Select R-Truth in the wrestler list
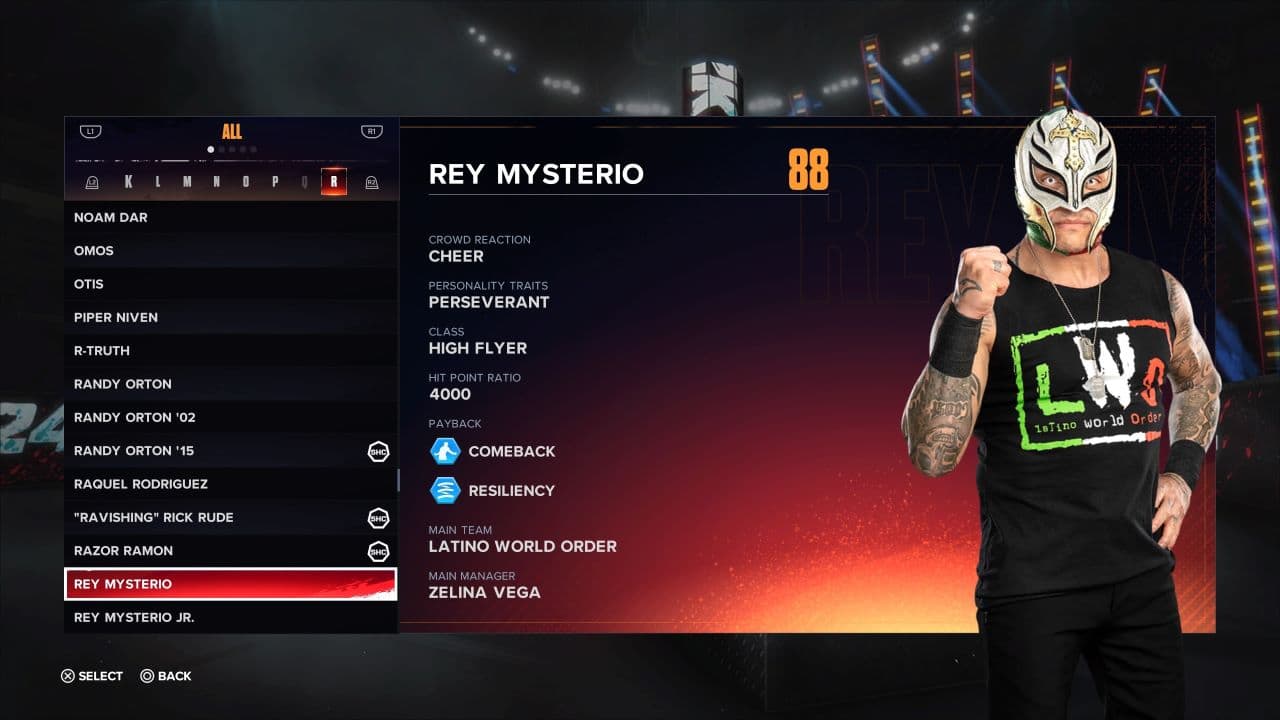Viewport: 1280px width, 720px height. (103, 350)
